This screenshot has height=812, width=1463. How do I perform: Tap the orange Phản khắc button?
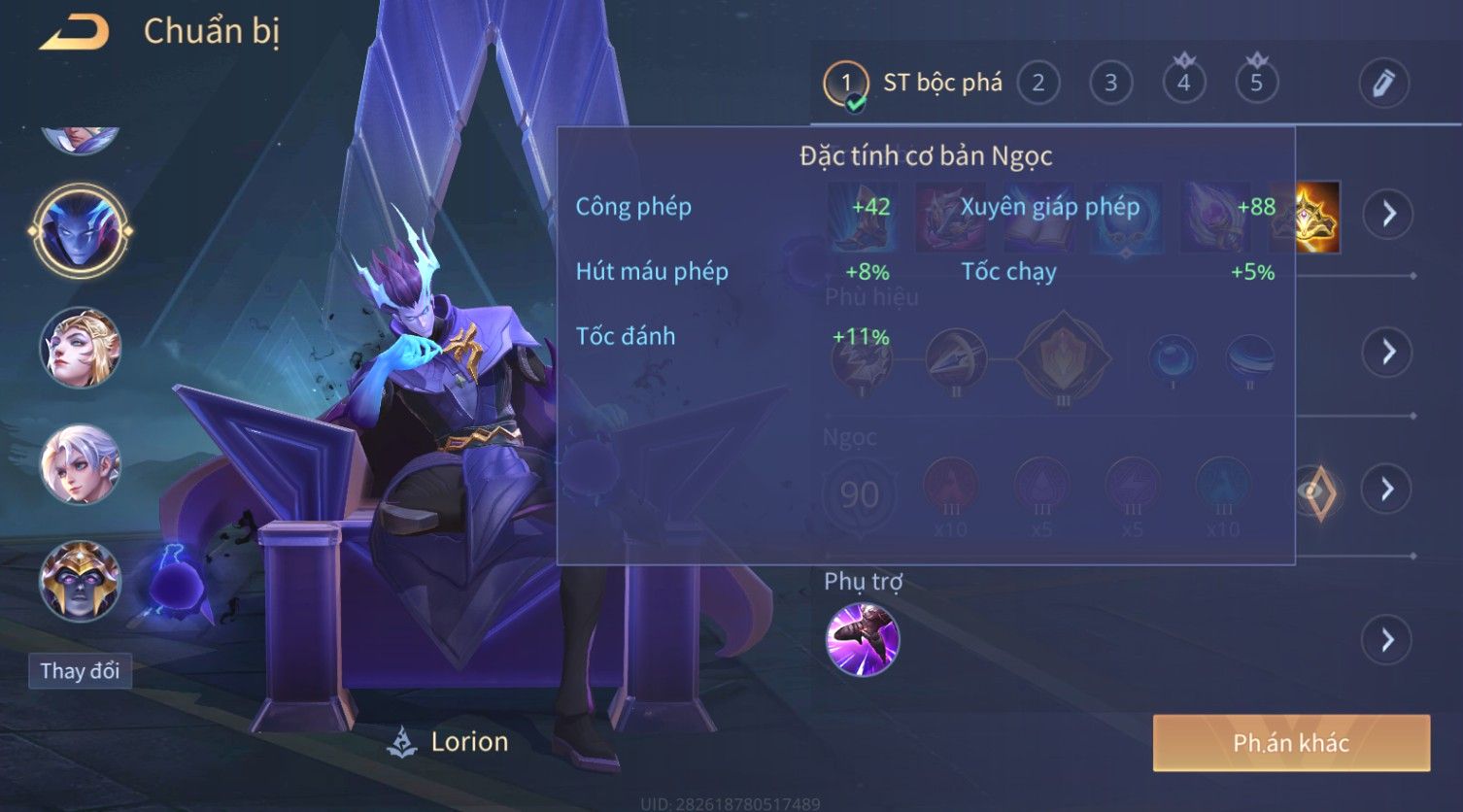(1291, 743)
